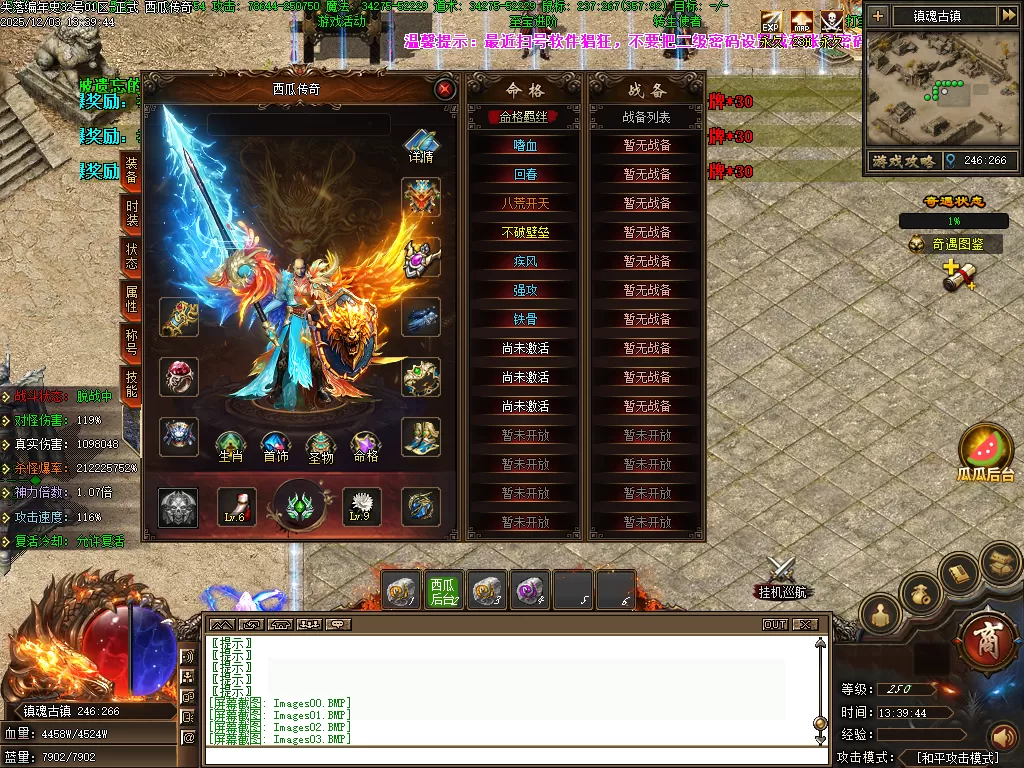The image size is (1024, 768).
Task: Click the chat window OUT button
Action: click(775, 624)
